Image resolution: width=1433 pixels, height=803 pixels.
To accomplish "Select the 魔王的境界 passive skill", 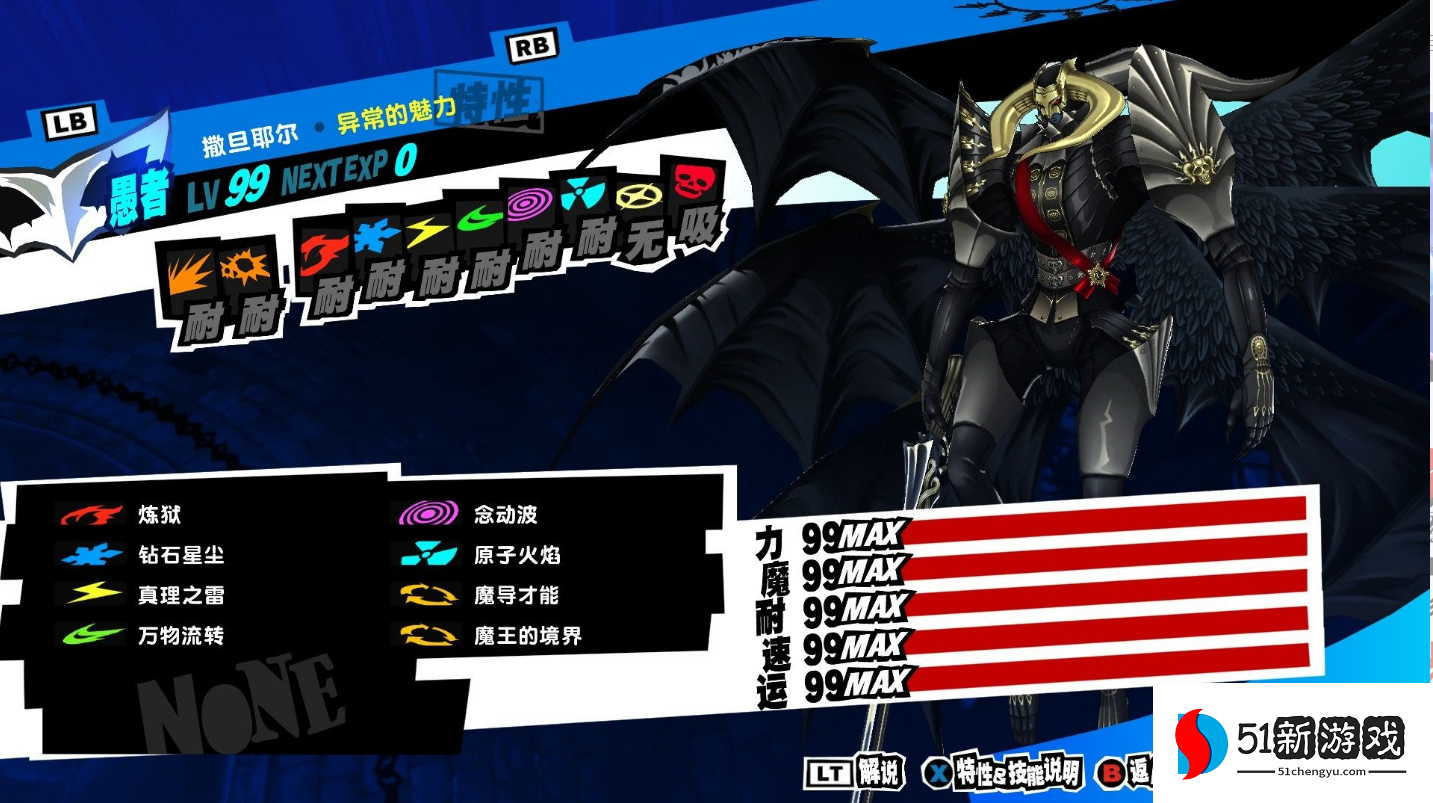I will pyautogui.click(x=527, y=635).
